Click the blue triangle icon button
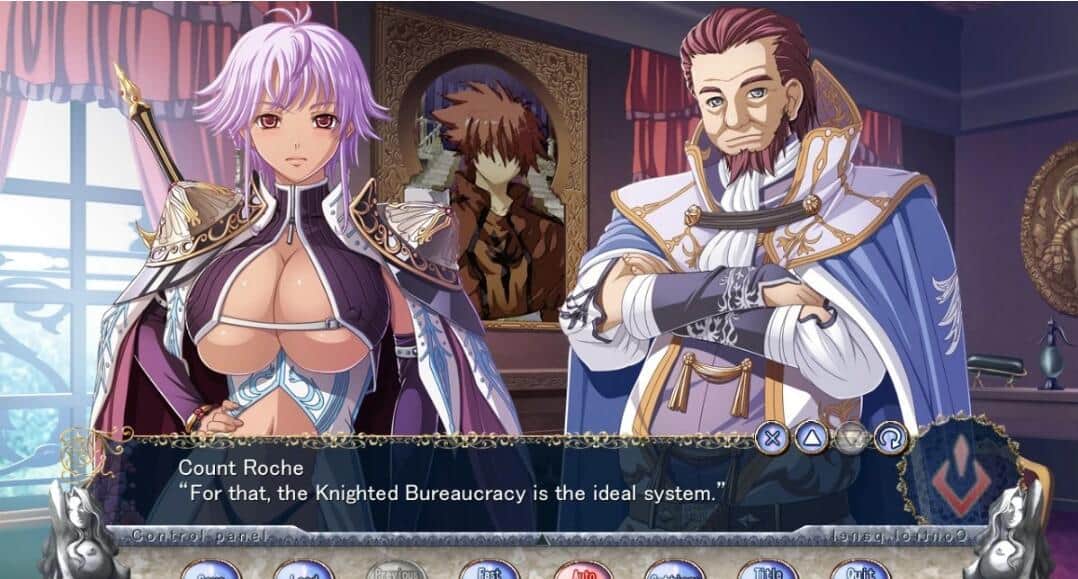The height and width of the screenshot is (579, 1078). 811,437
